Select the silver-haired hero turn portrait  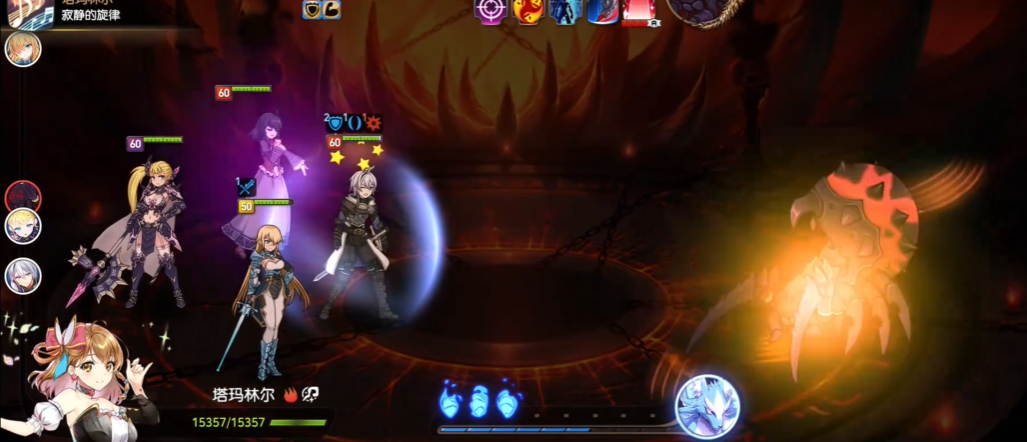[22, 275]
